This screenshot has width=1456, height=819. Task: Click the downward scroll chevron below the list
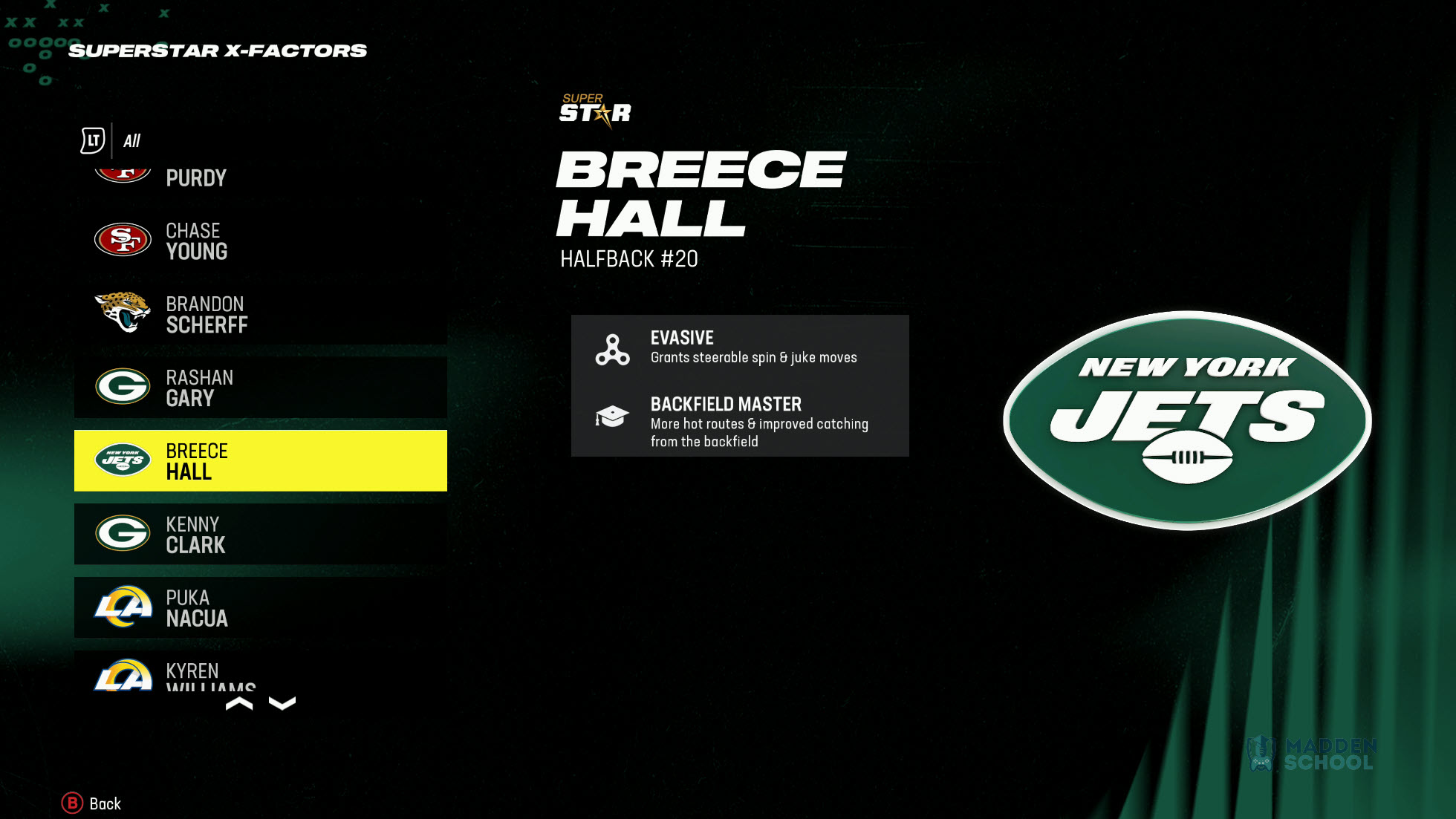pos(282,703)
